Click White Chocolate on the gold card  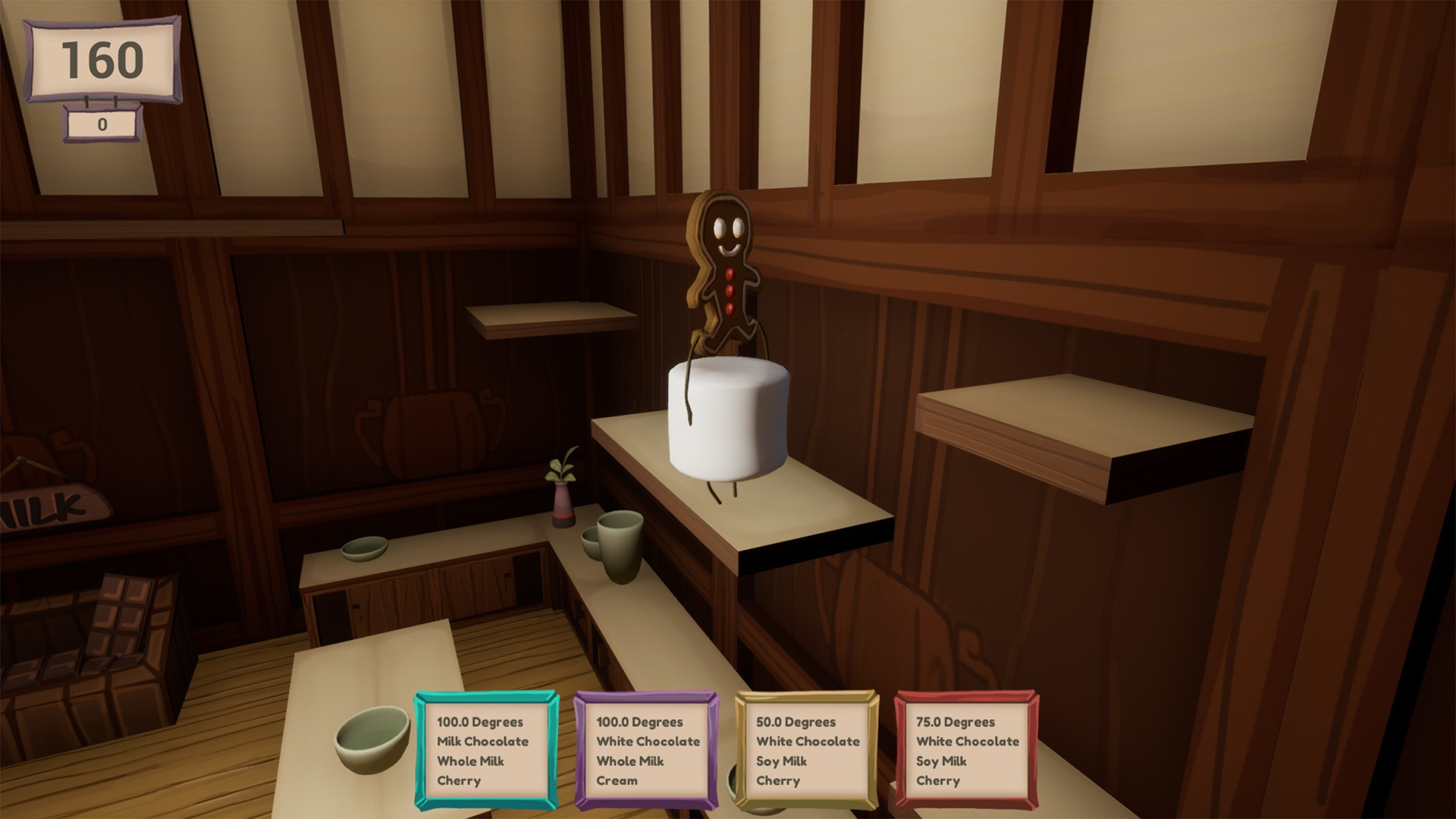tap(808, 741)
